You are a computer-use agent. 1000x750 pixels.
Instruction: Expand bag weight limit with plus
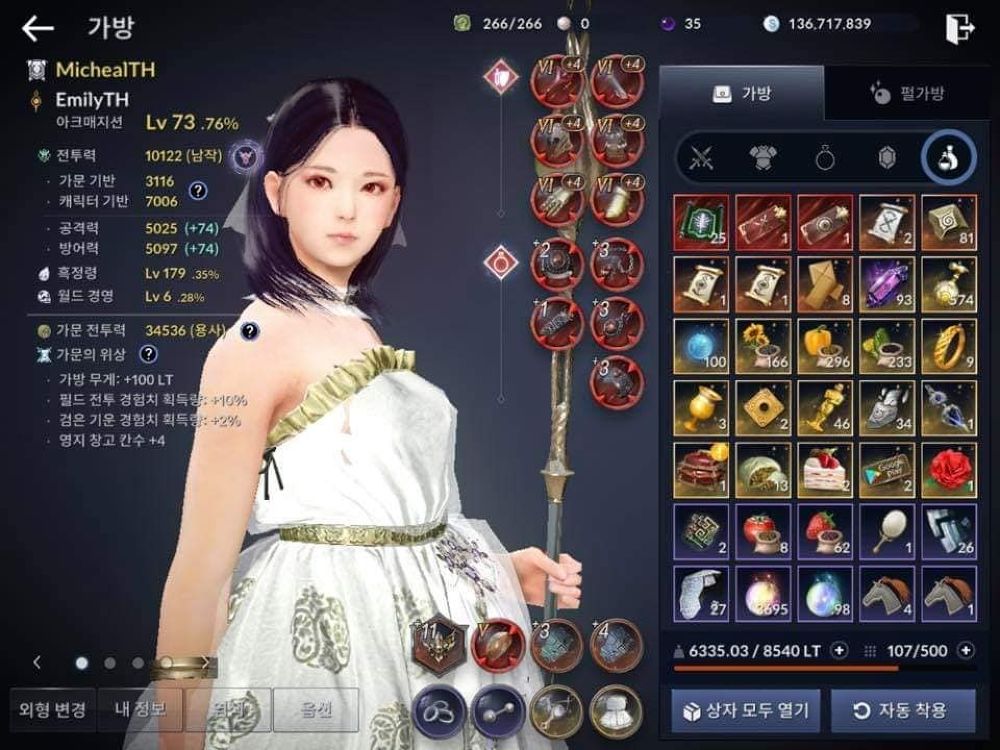(x=839, y=650)
